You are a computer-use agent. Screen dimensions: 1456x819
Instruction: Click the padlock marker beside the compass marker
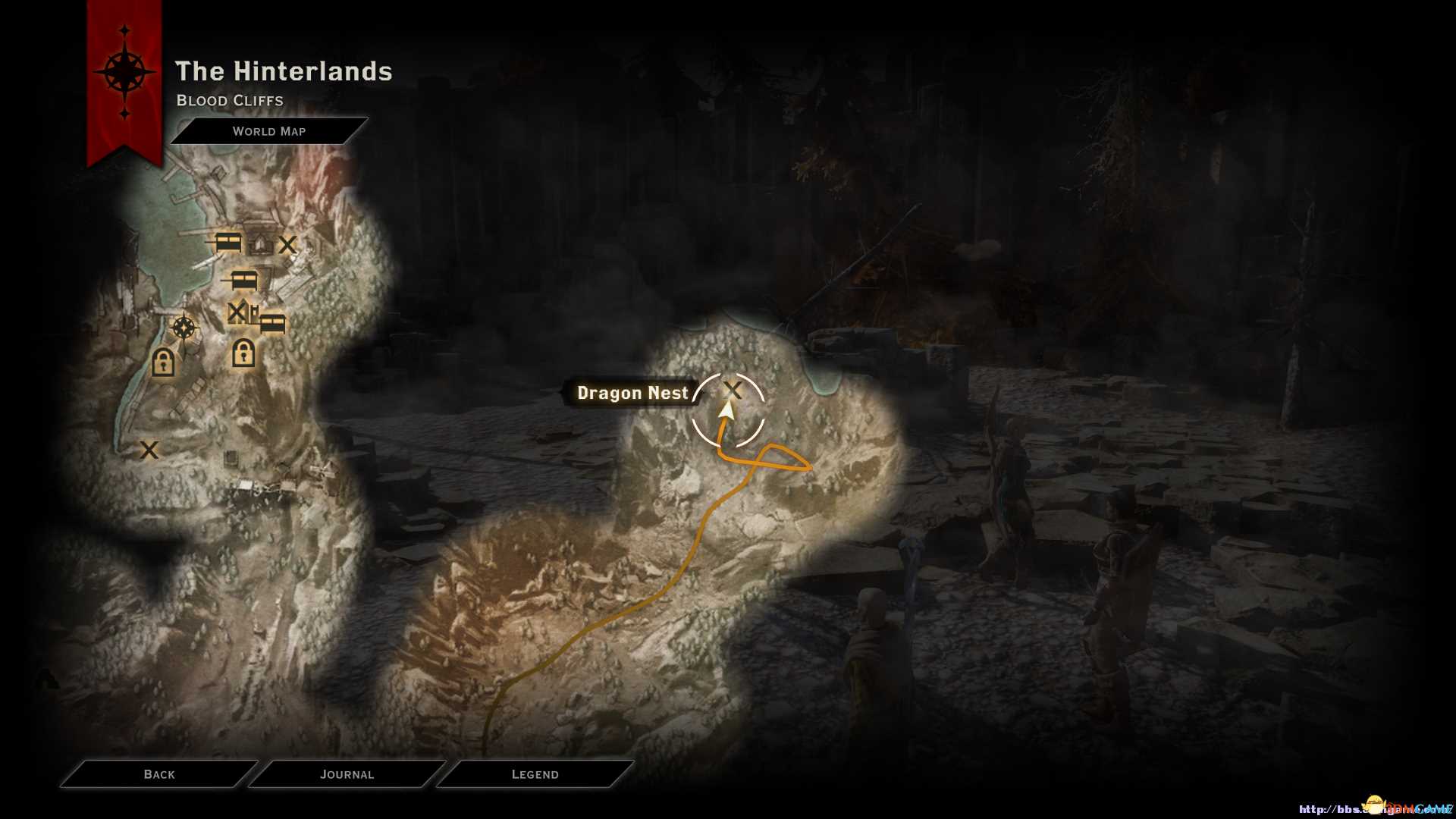[x=163, y=362]
